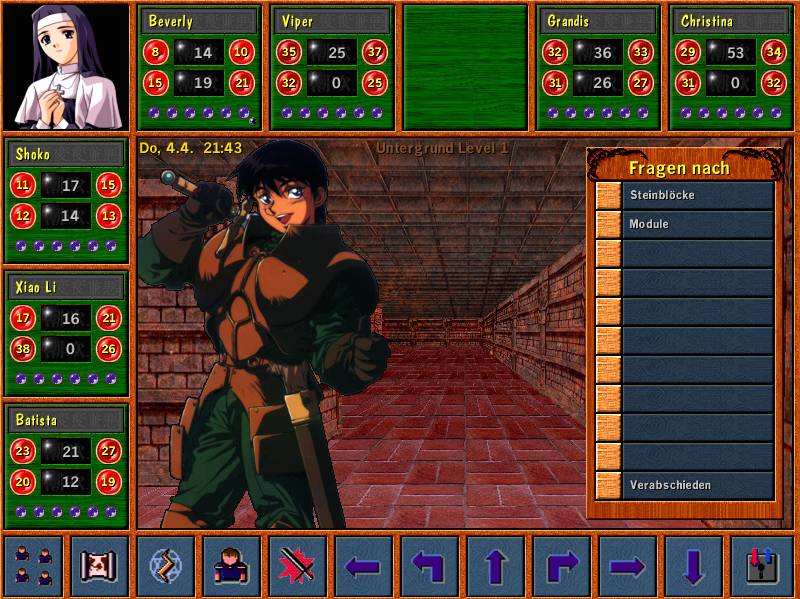Viewport: 800px width, 599px height.
Task: Turn right with the curved arrow
Action: pos(561,566)
